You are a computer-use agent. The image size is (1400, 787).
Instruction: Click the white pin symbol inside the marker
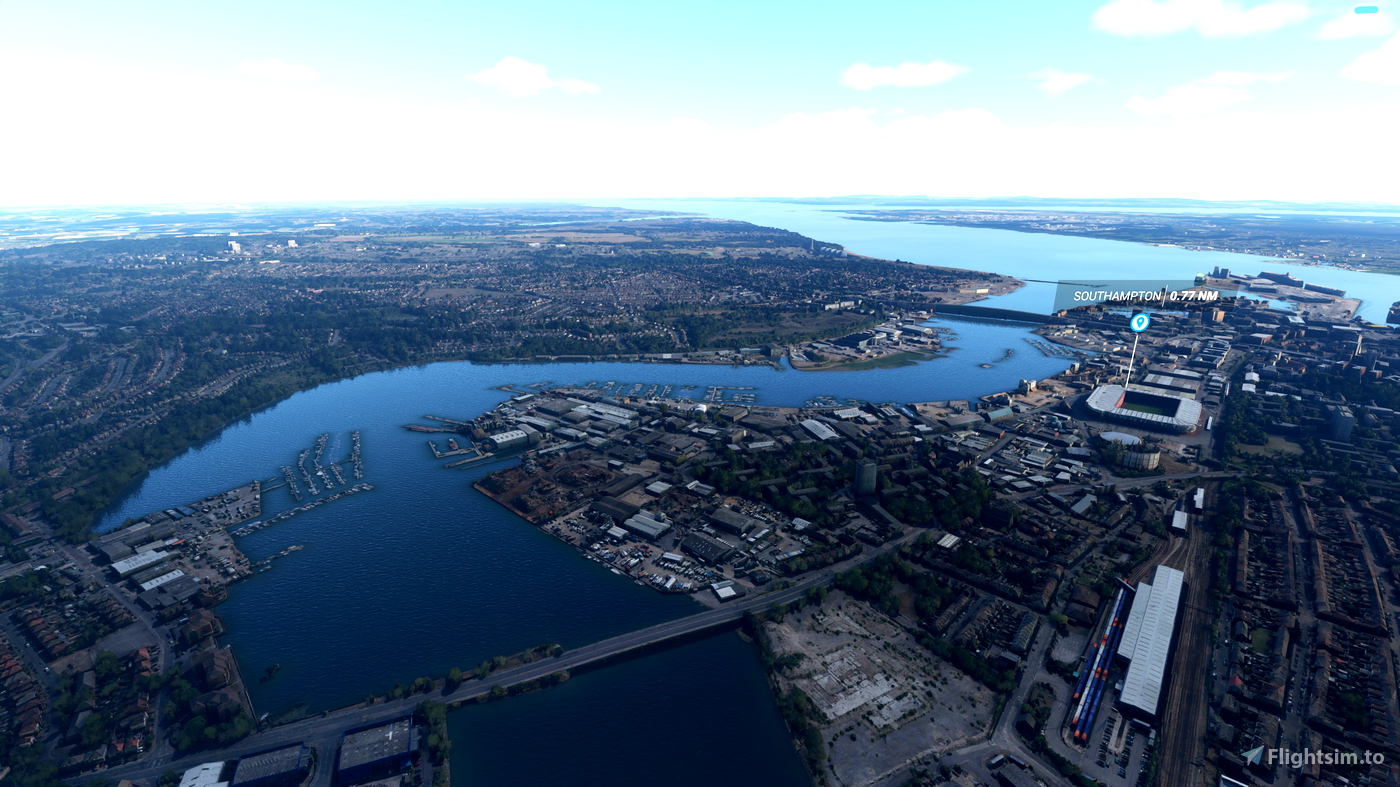pos(1140,322)
